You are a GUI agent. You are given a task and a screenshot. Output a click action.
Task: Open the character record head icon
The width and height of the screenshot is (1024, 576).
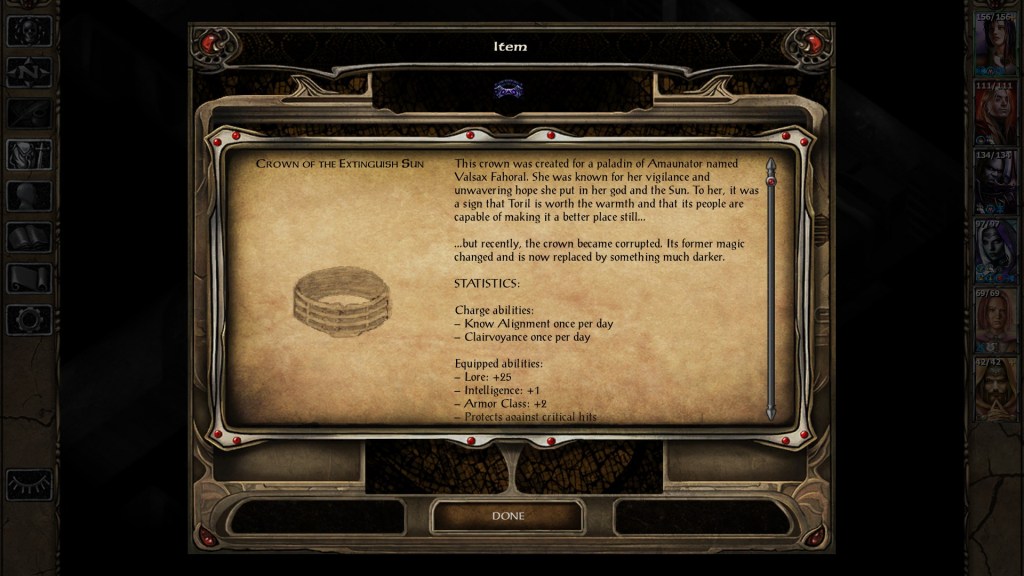[x=29, y=195]
